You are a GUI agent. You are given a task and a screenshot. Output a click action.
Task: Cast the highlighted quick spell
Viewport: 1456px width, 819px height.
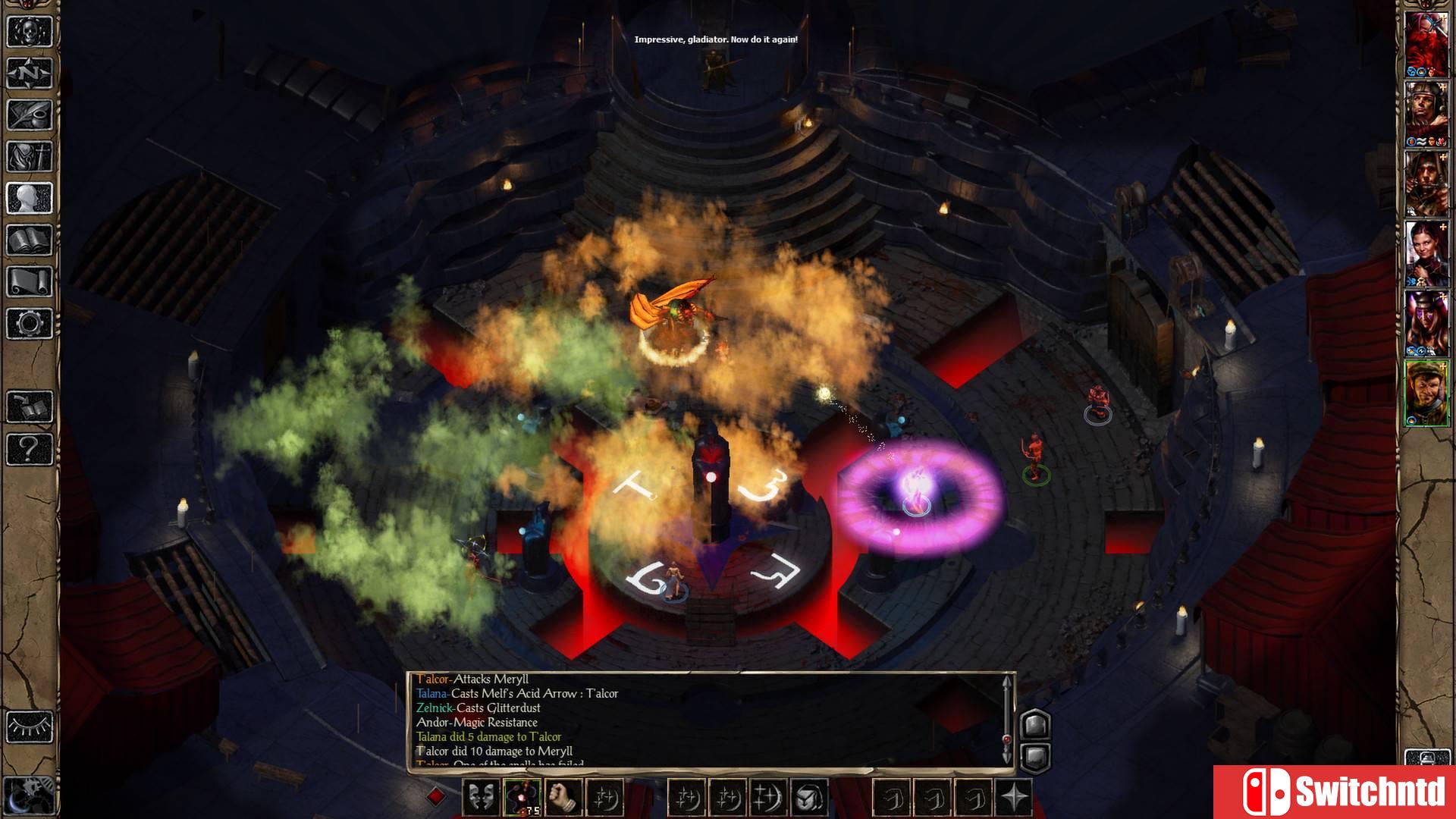521,795
